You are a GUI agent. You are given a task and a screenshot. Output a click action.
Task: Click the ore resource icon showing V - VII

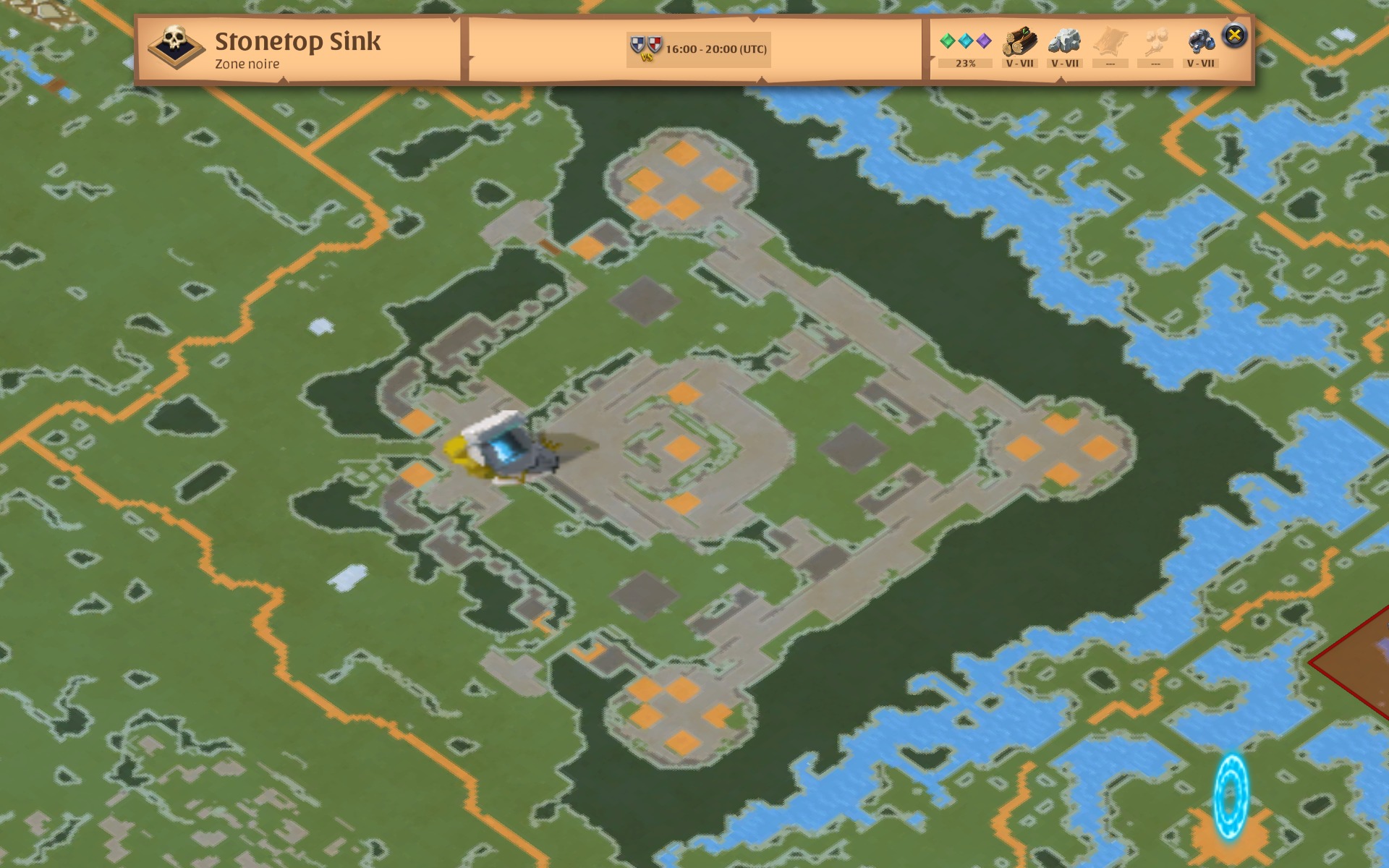pos(1202,41)
